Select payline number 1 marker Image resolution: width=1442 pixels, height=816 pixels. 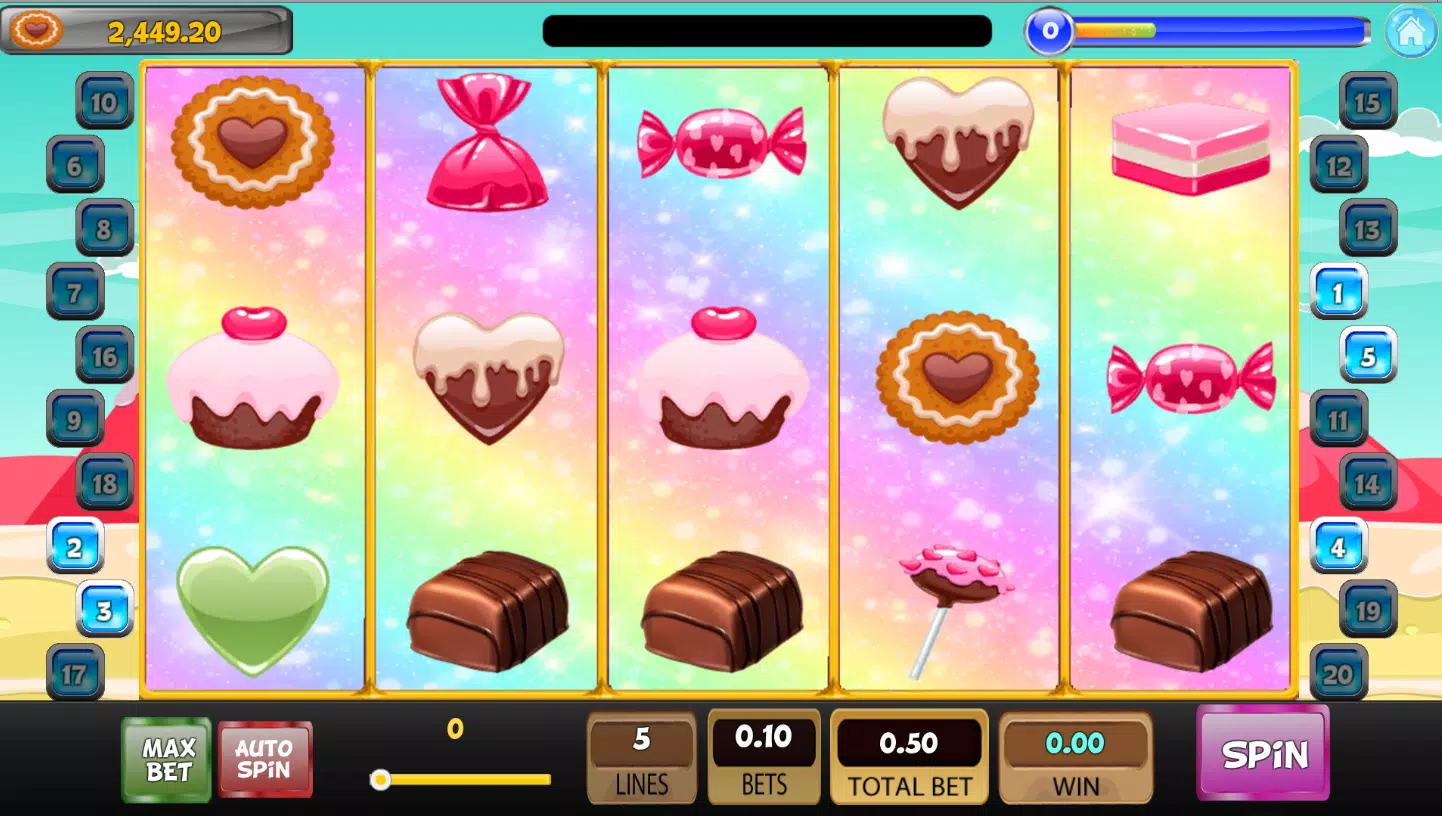(x=1338, y=292)
